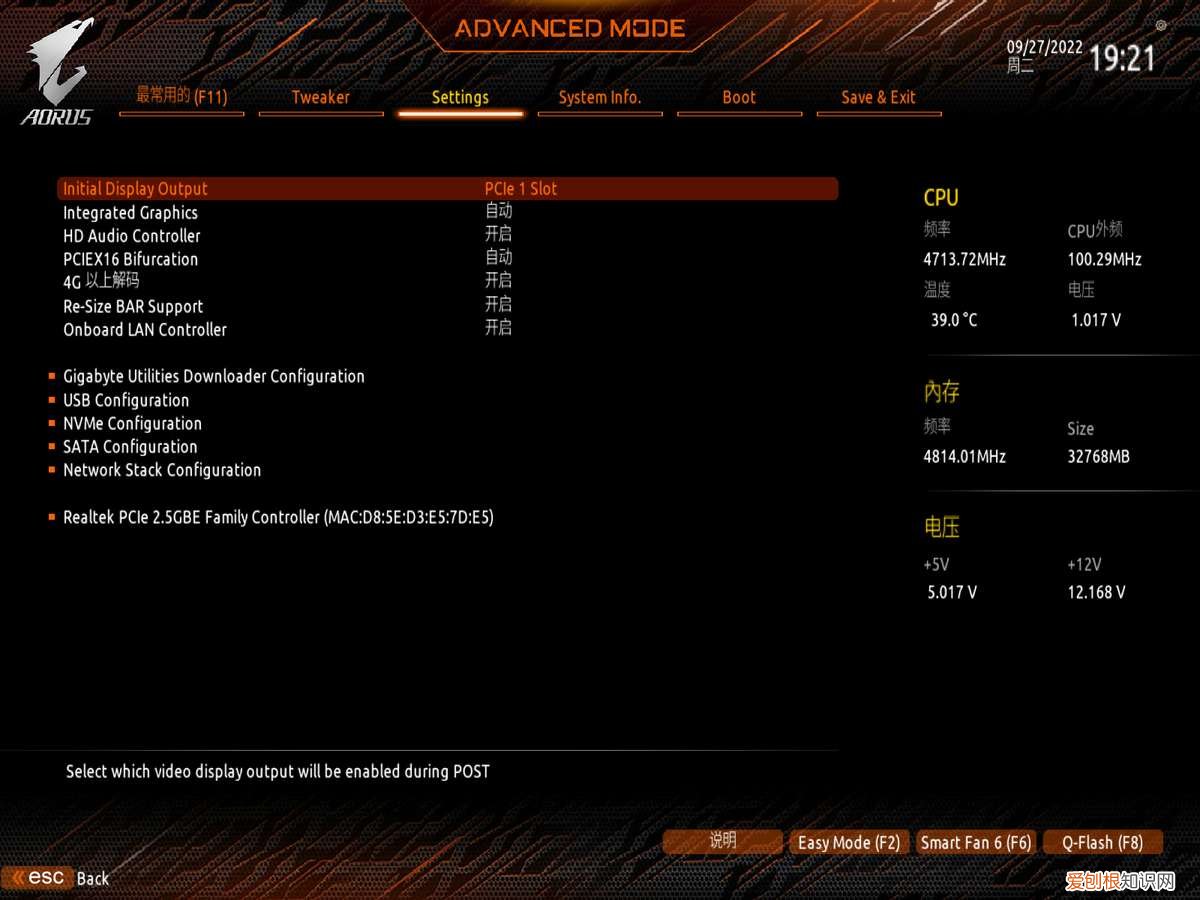
Task: Select the Settings tab
Action: coord(460,97)
